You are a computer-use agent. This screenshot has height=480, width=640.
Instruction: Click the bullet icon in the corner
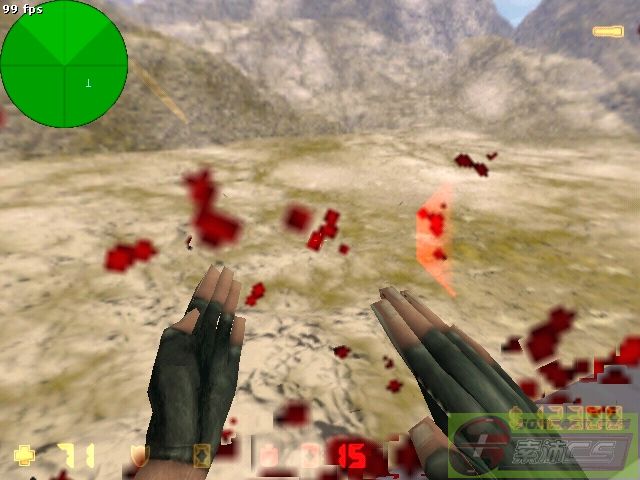(607, 31)
